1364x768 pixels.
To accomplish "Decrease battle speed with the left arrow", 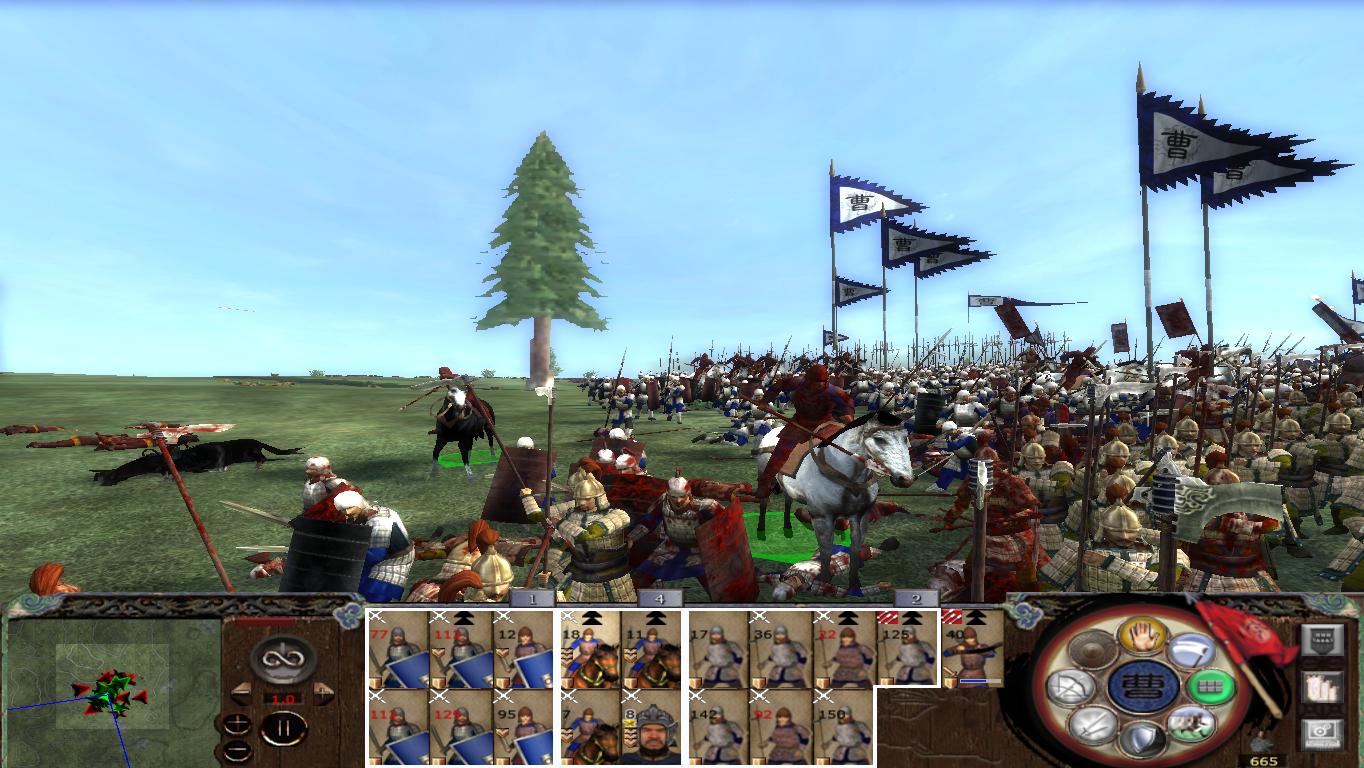I will coord(243,693).
